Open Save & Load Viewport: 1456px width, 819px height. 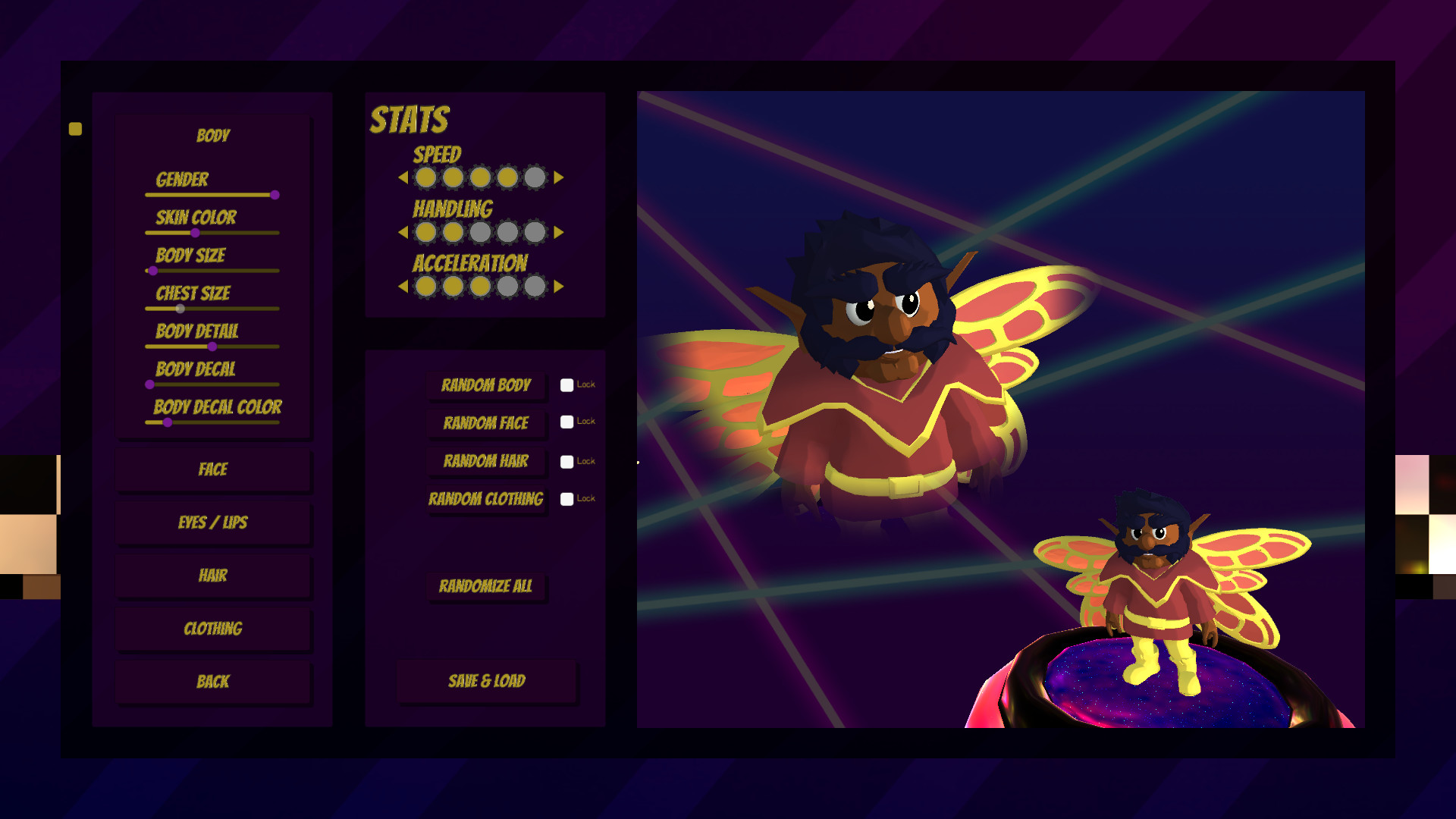pos(488,681)
